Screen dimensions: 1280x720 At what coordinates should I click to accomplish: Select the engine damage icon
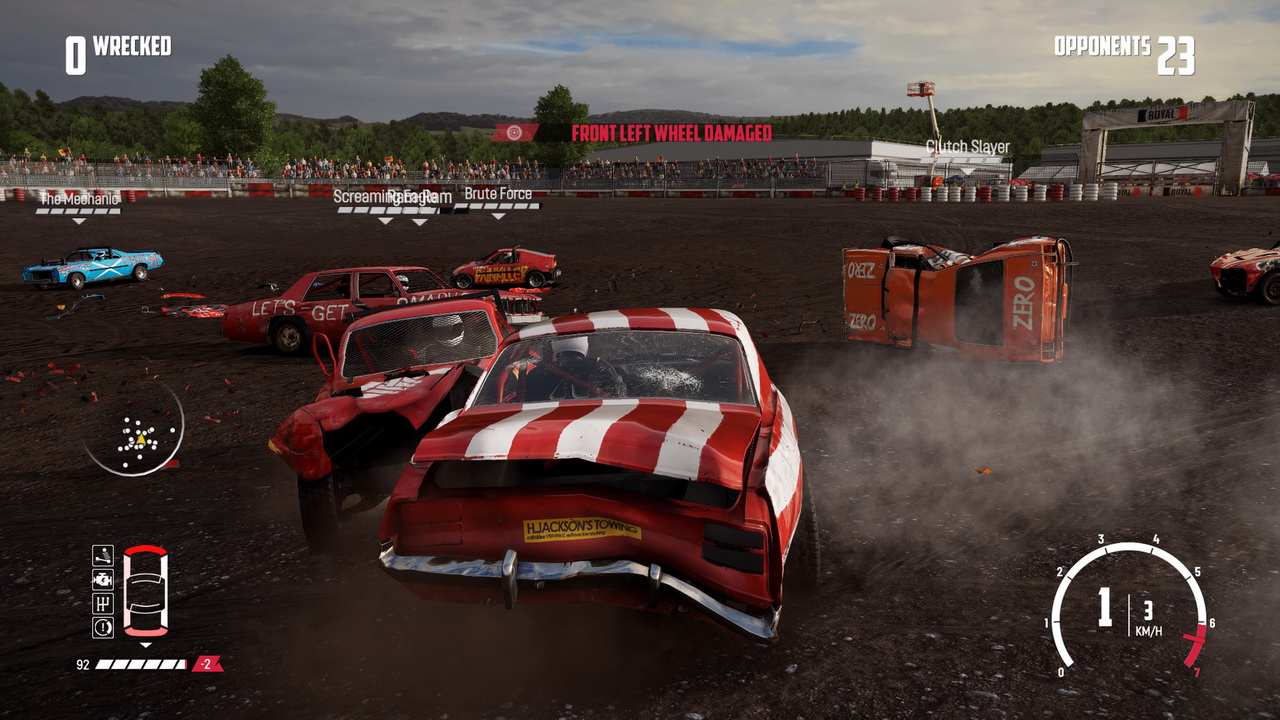(102, 579)
